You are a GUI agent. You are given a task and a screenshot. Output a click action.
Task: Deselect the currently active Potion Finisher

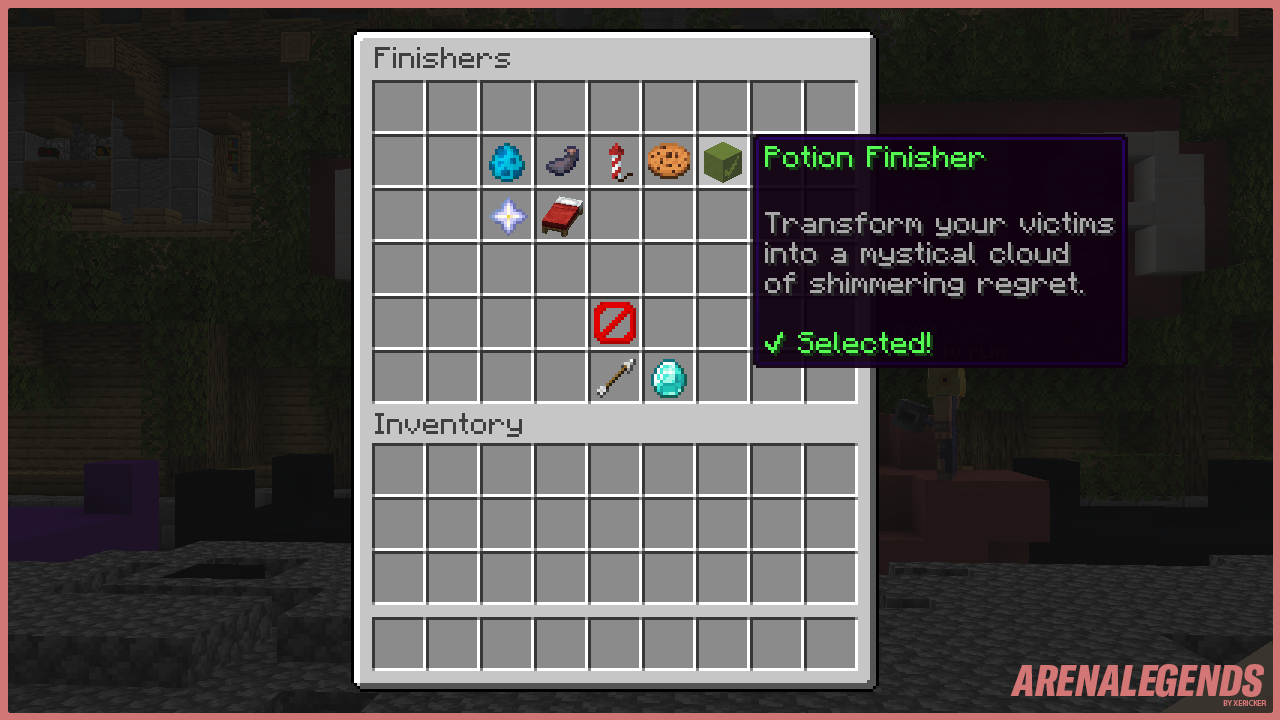[x=722, y=160]
